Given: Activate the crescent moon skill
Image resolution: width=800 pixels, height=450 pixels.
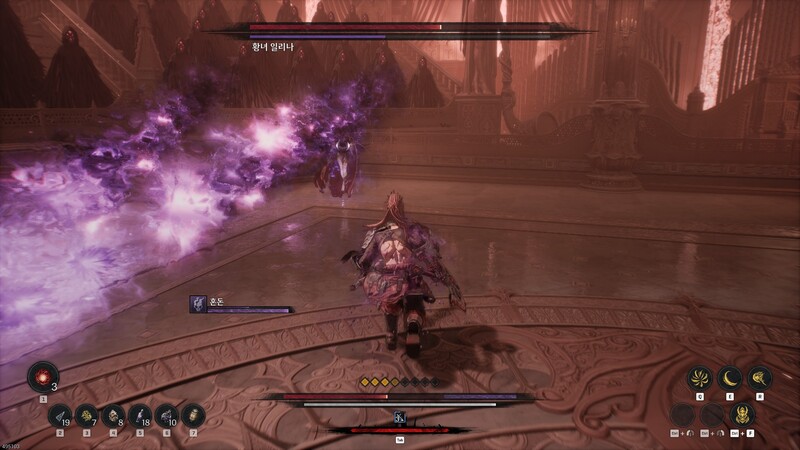Looking at the screenshot, I should coord(731,378).
